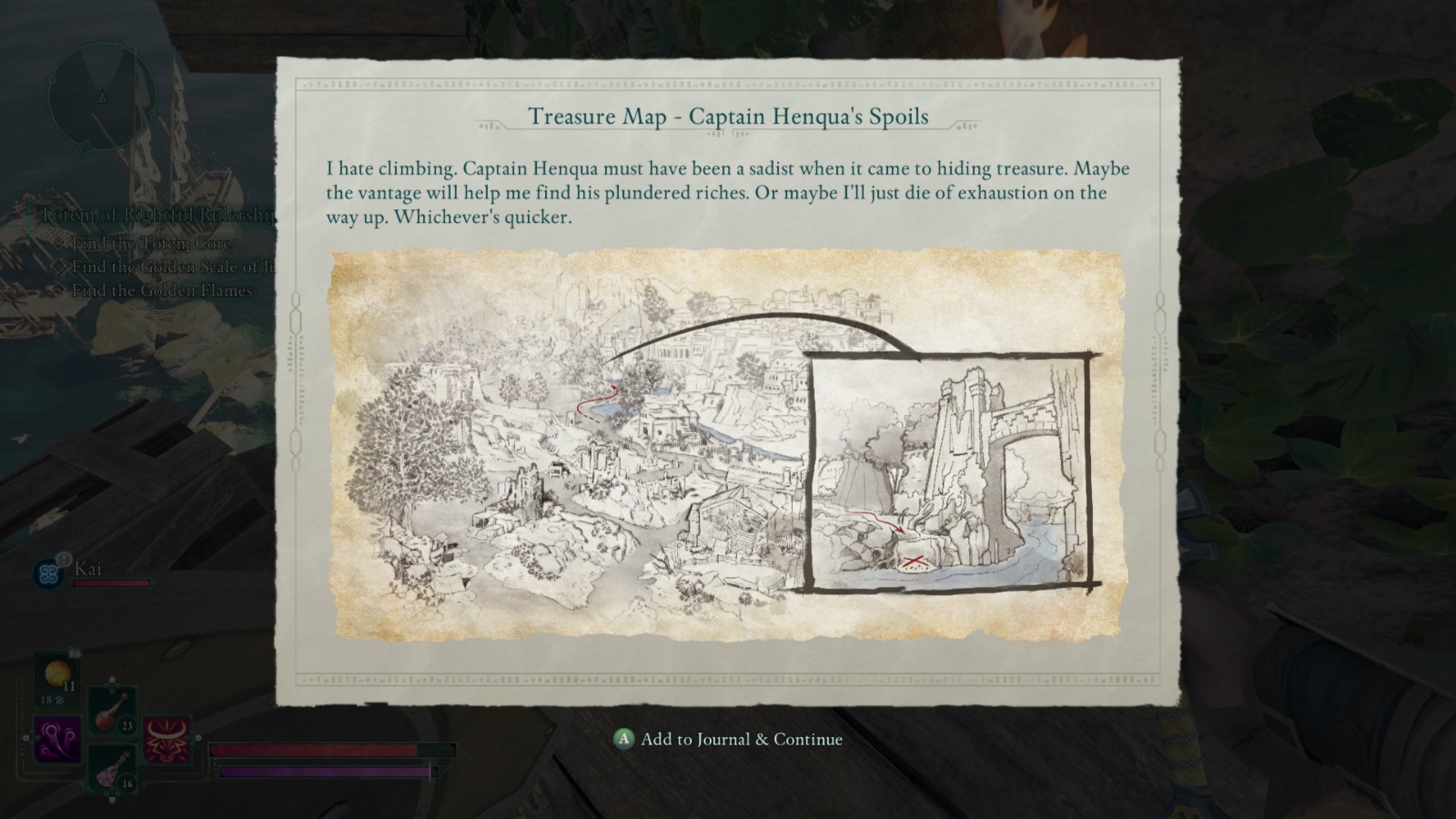Click the yellow grenade orb in the hotbar
Viewport: 1456px width, 819px height.
pyautogui.click(x=56, y=672)
